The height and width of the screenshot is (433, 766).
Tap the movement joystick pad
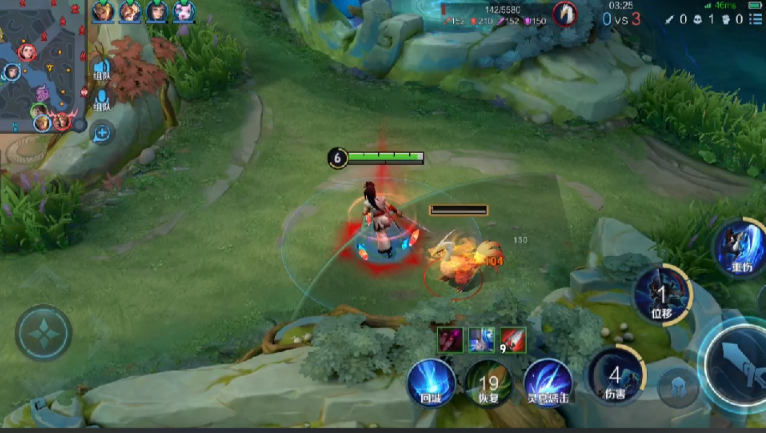[43, 332]
